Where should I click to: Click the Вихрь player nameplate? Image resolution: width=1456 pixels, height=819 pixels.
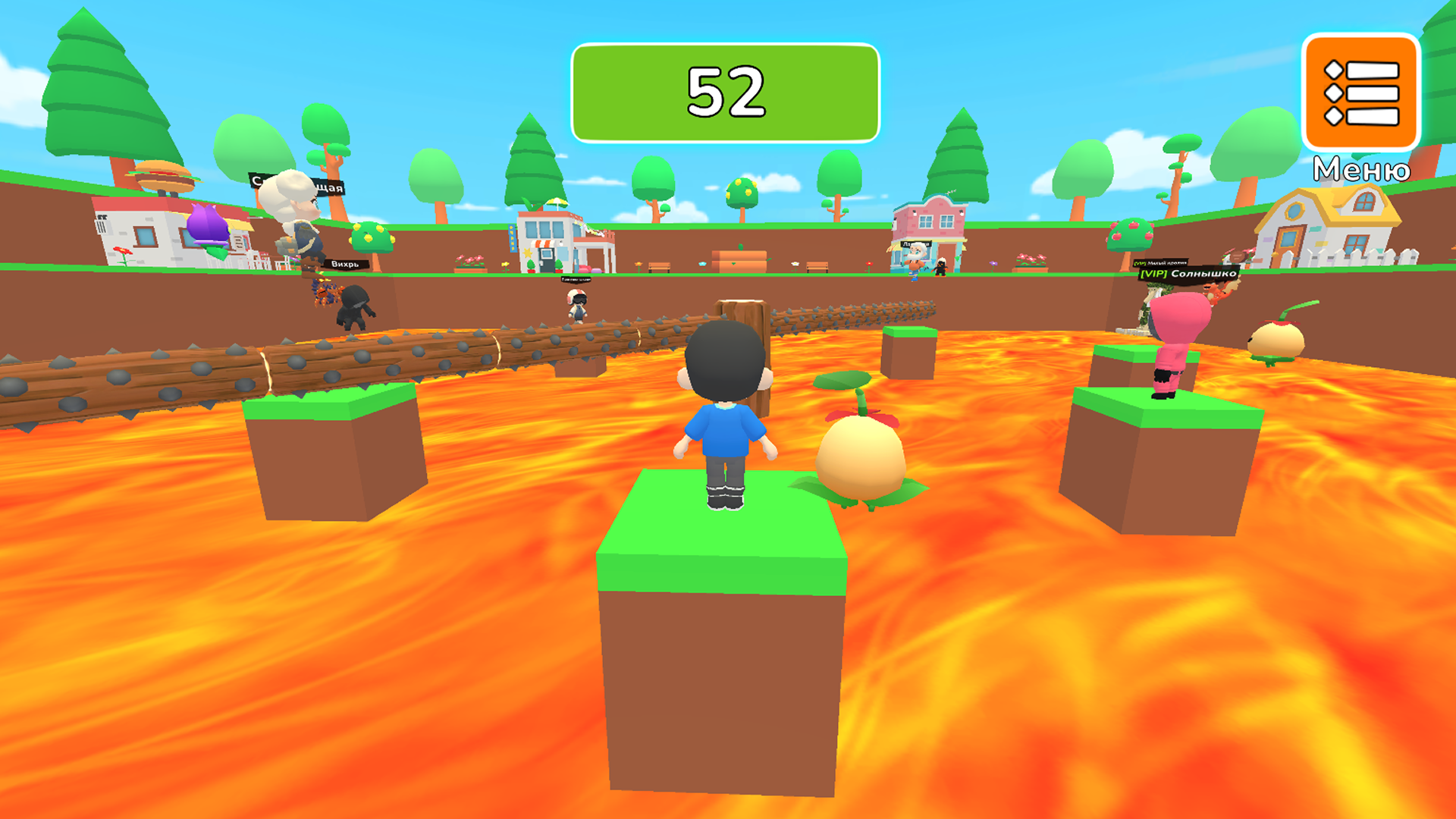(346, 264)
